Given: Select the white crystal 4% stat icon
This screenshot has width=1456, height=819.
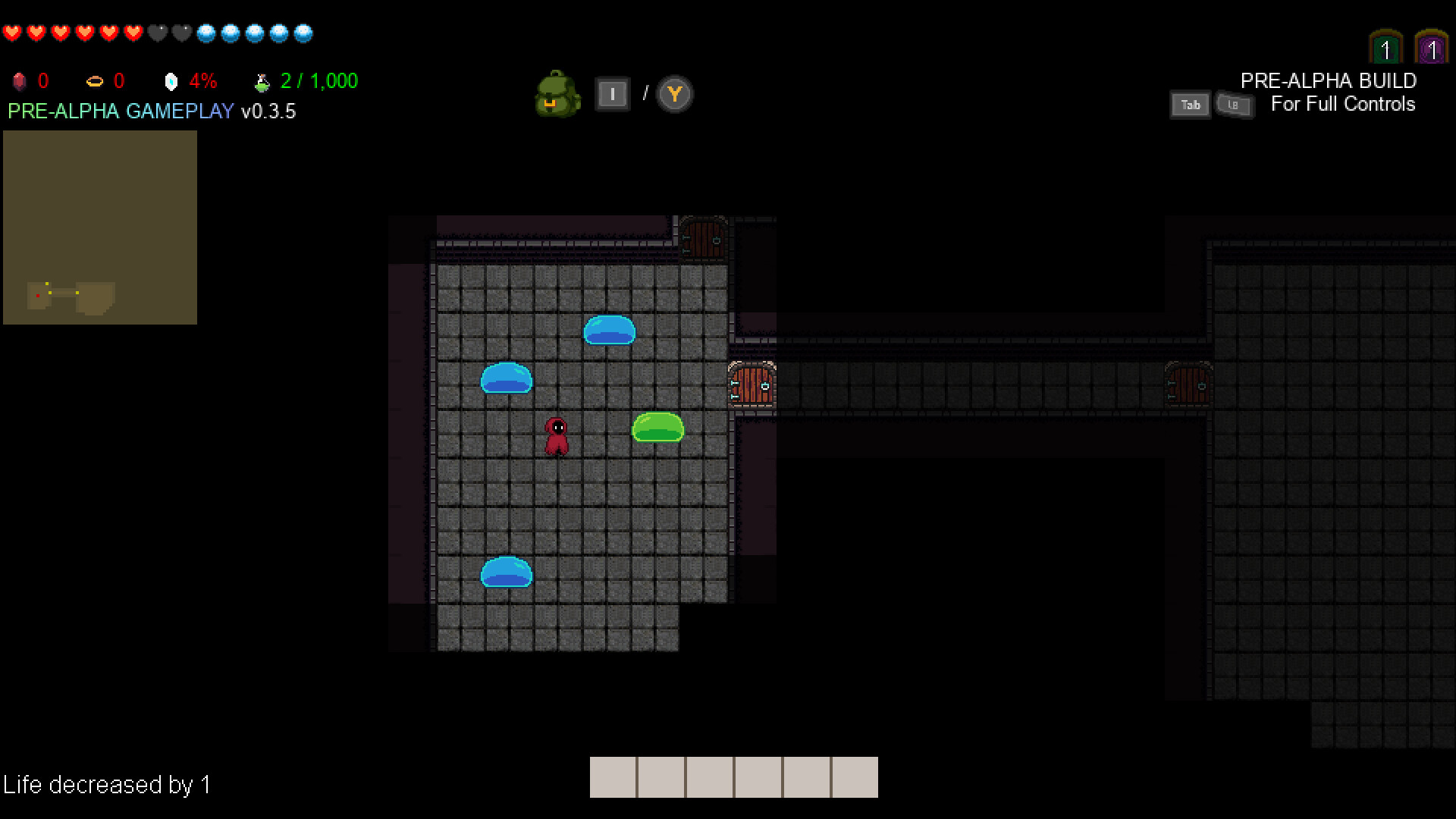Looking at the screenshot, I should click(x=171, y=80).
